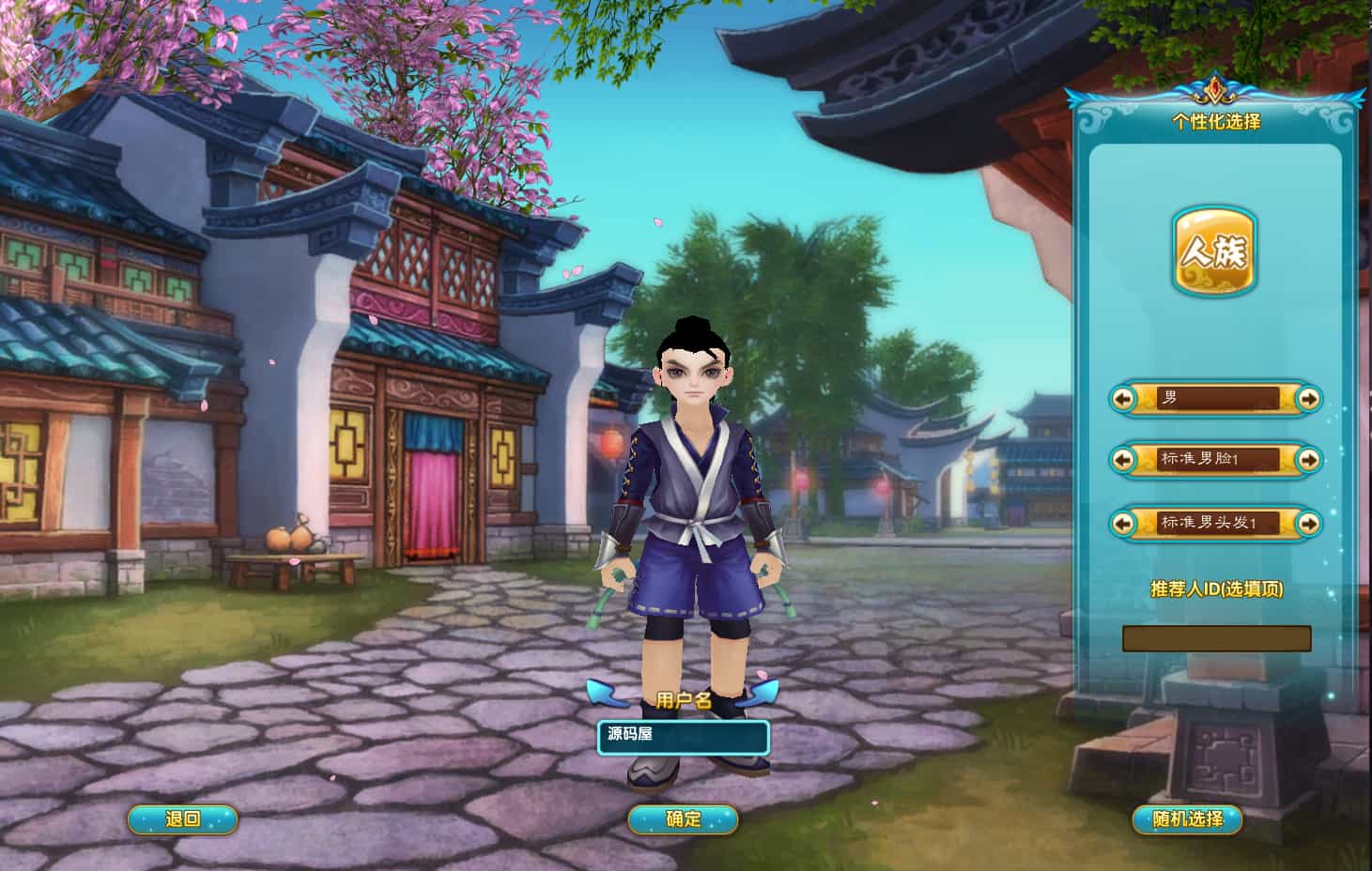
Task: Click the left arrow beside 男 gender selector
Action: [x=1125, y=398]
